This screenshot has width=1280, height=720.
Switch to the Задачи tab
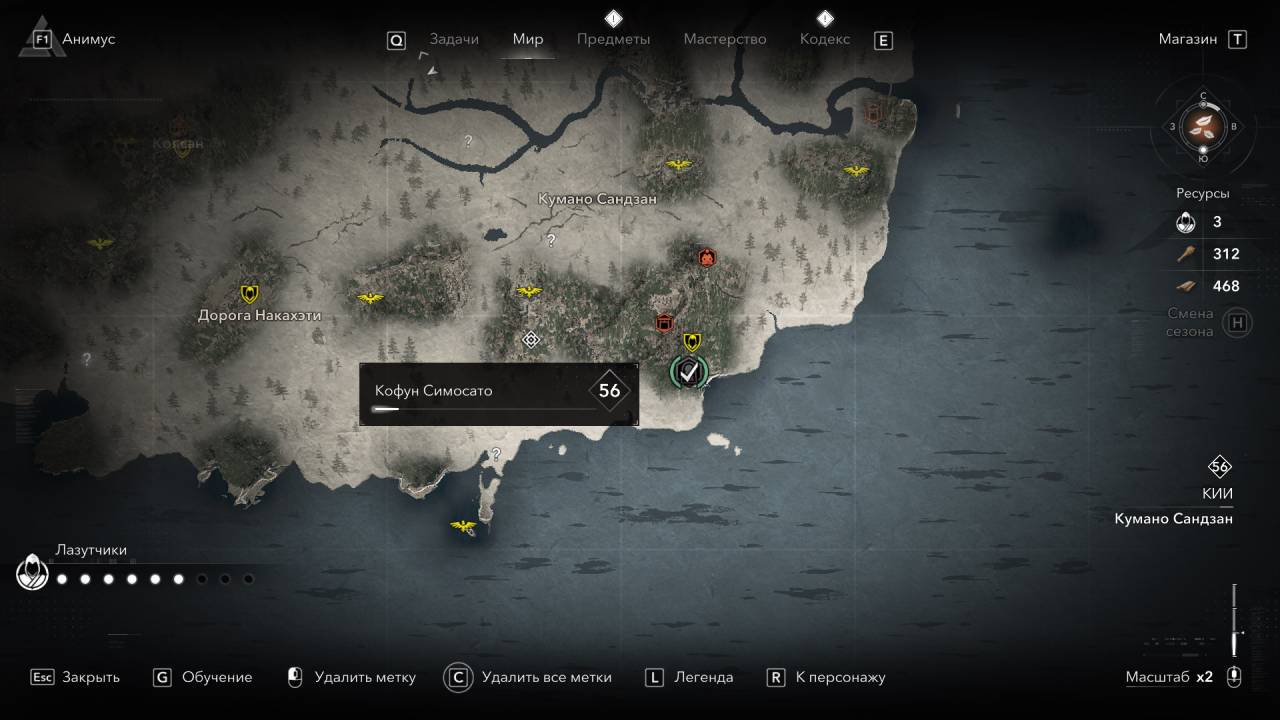[x=454, y=39]
